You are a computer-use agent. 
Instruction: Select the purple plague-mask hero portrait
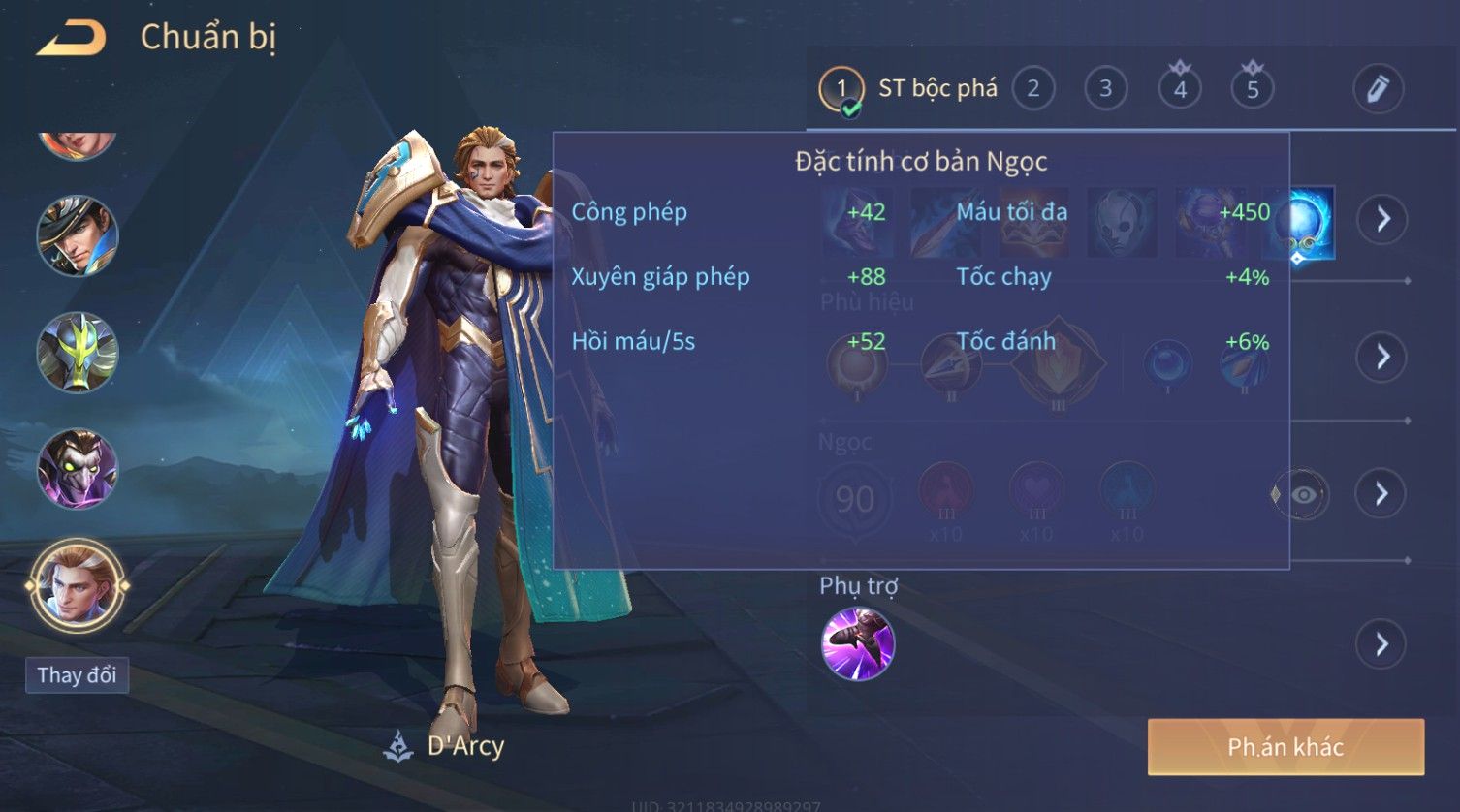[x=77, y=470]
